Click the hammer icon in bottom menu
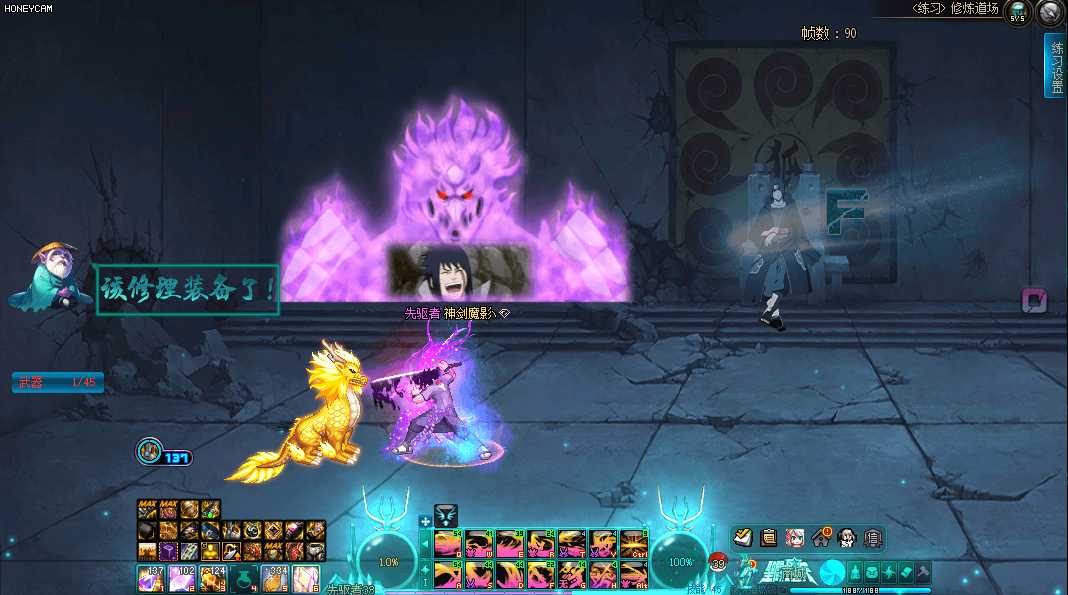Image resolution: width=1068 pixels, height=595 pixels. 923,572
